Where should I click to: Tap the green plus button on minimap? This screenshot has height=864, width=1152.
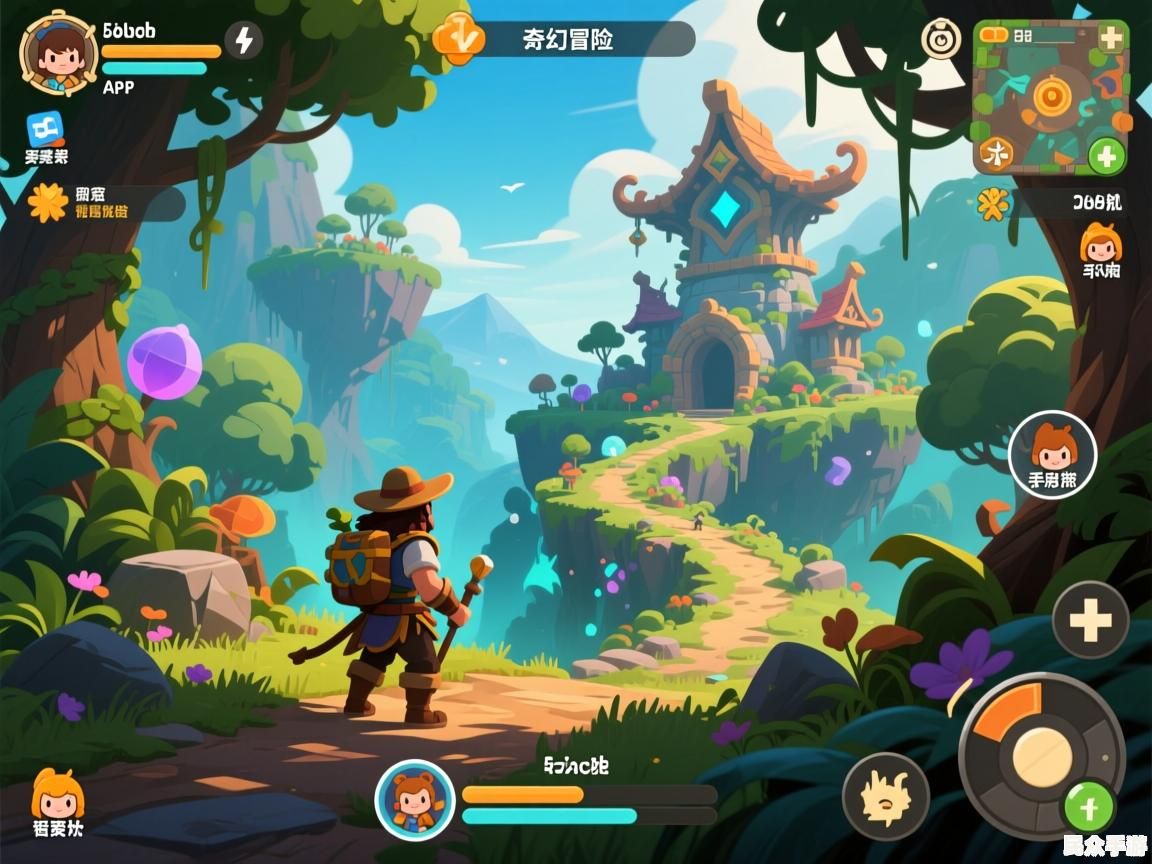[1106, 156]
